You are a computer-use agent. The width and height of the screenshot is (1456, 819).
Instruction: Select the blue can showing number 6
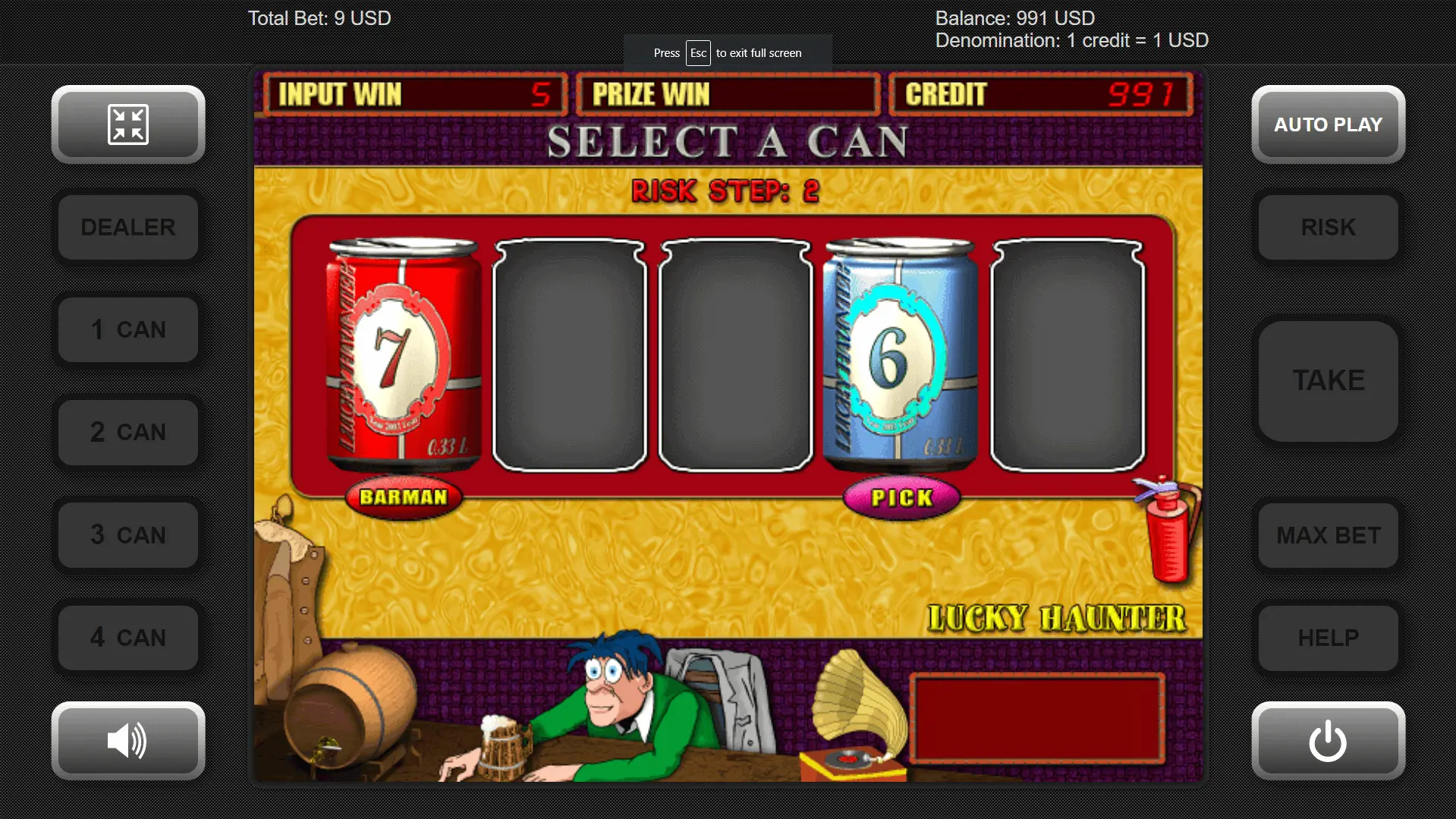click(x=900, y=354)
